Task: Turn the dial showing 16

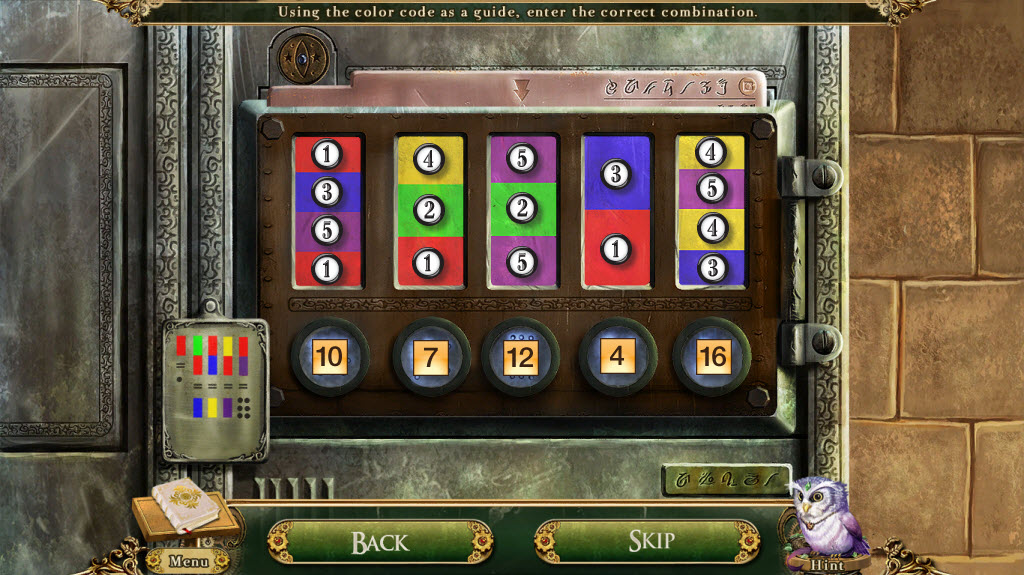Action: coord(712,357)
